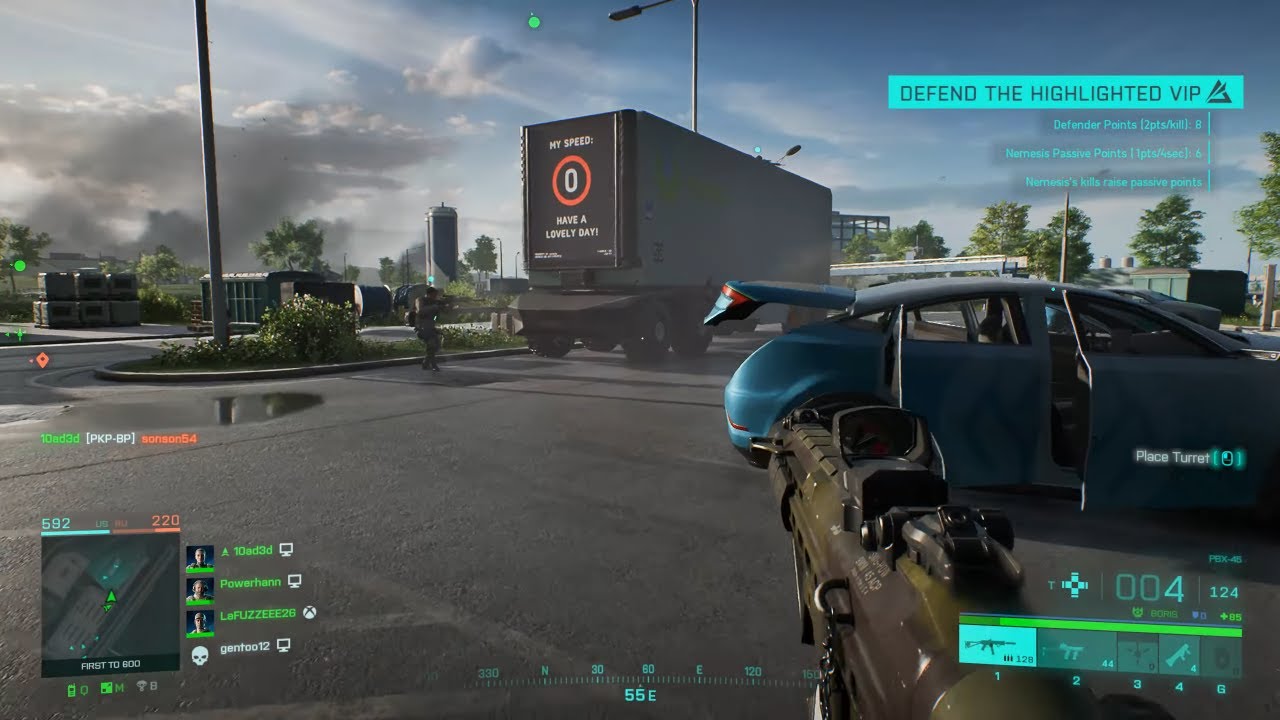Click the Boris specialist icon

[x=1135, y=613]
